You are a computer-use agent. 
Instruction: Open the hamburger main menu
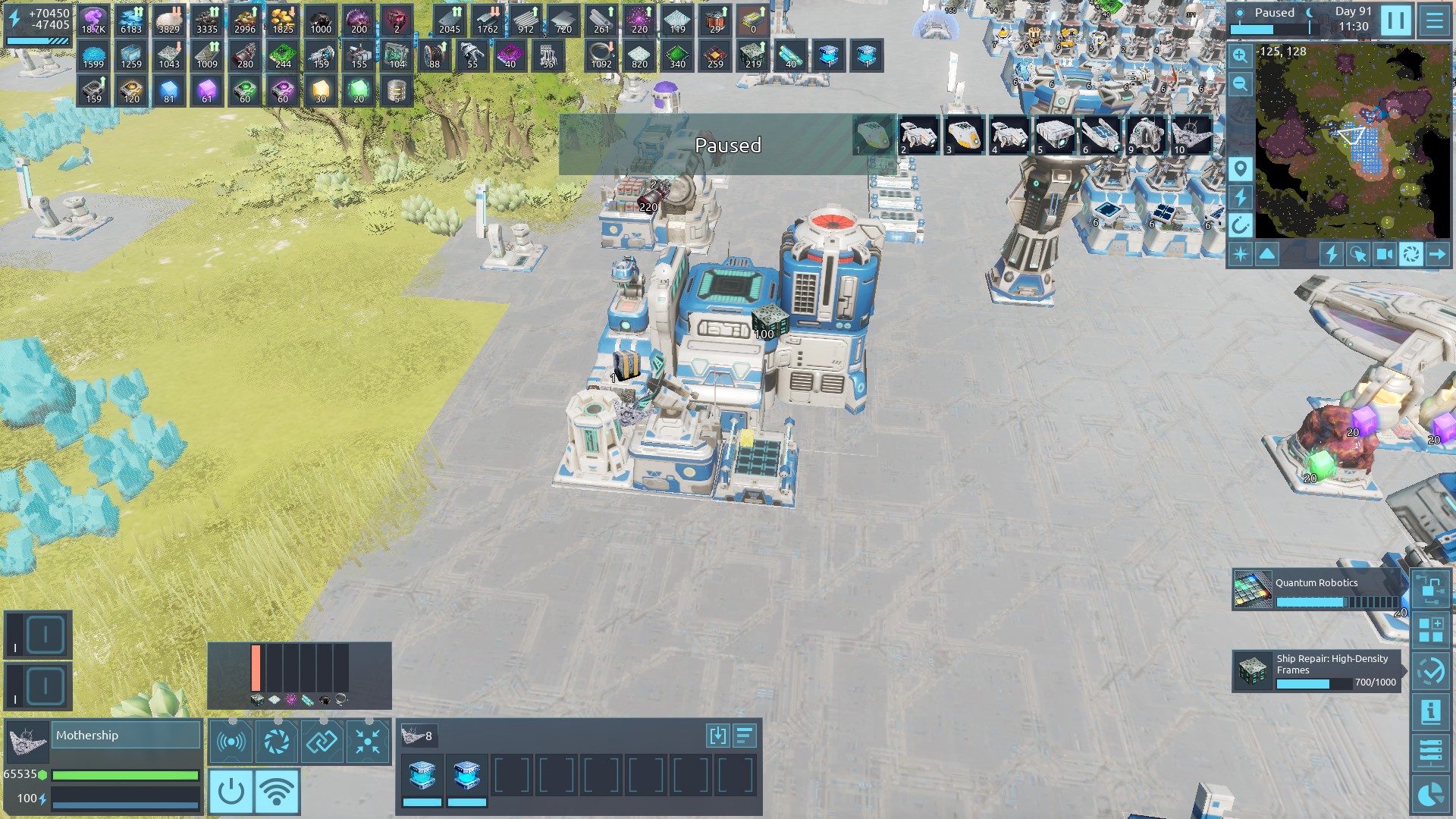tap(1434, 20)
